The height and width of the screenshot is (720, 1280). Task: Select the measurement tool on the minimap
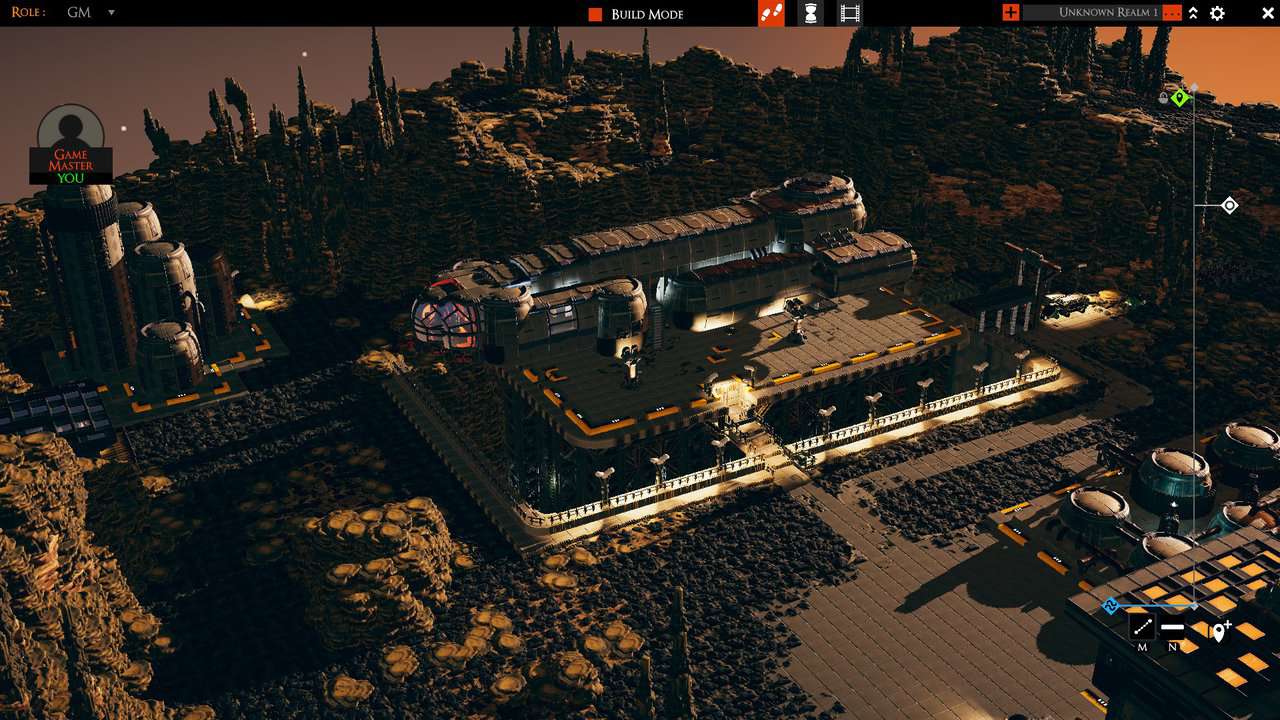click(x=1142, y=628)
